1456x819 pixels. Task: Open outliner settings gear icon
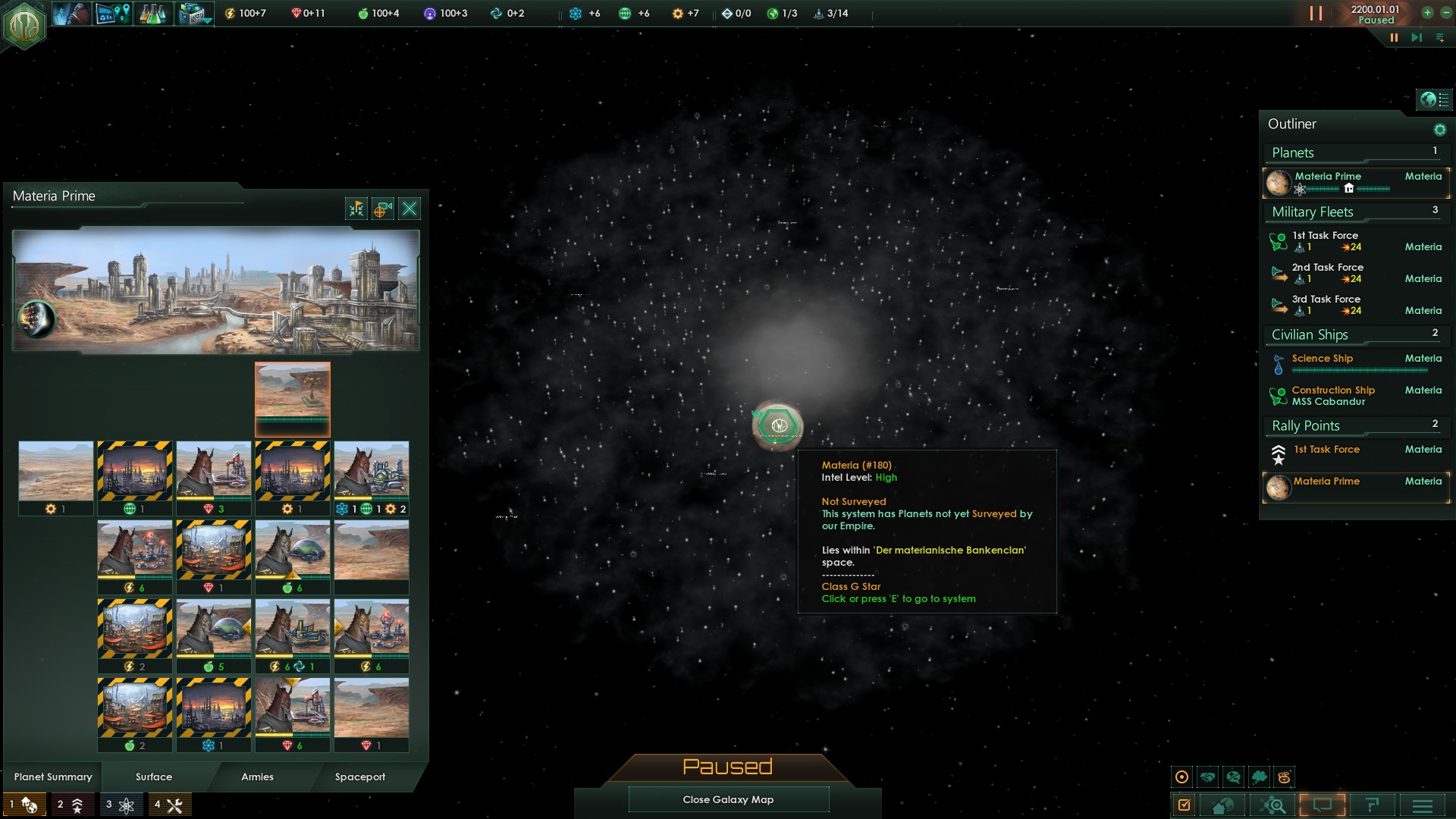tap(1439, 130)
